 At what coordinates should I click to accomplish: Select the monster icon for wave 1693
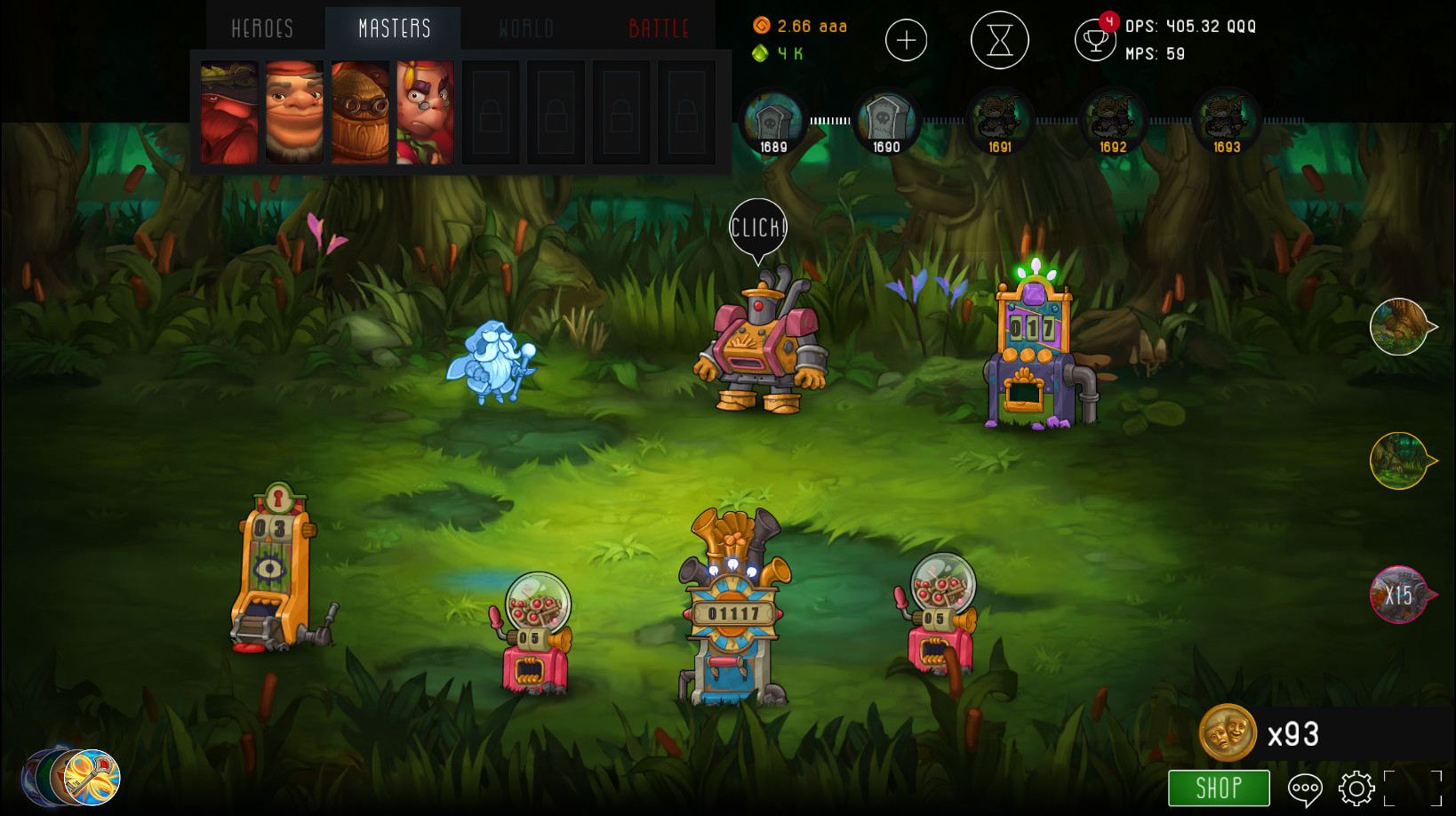tap(1227, 118)
